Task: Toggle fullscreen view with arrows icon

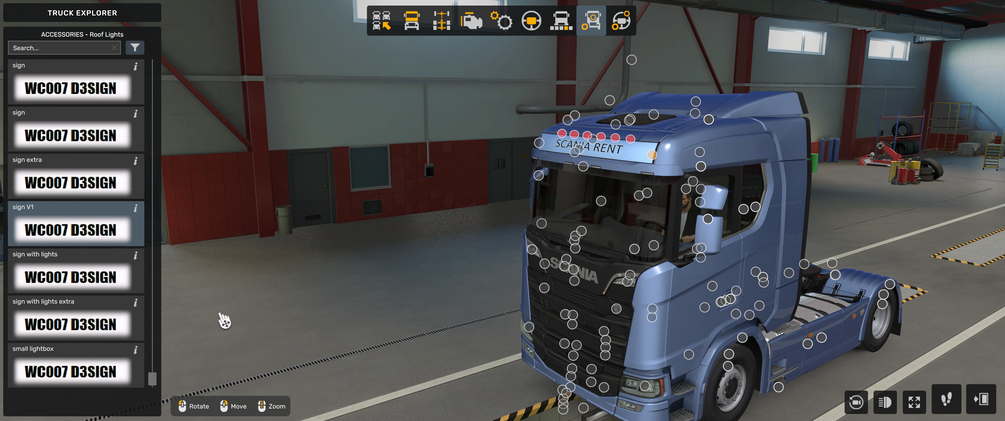Action: pyautogui.click(x=914, y=402)
